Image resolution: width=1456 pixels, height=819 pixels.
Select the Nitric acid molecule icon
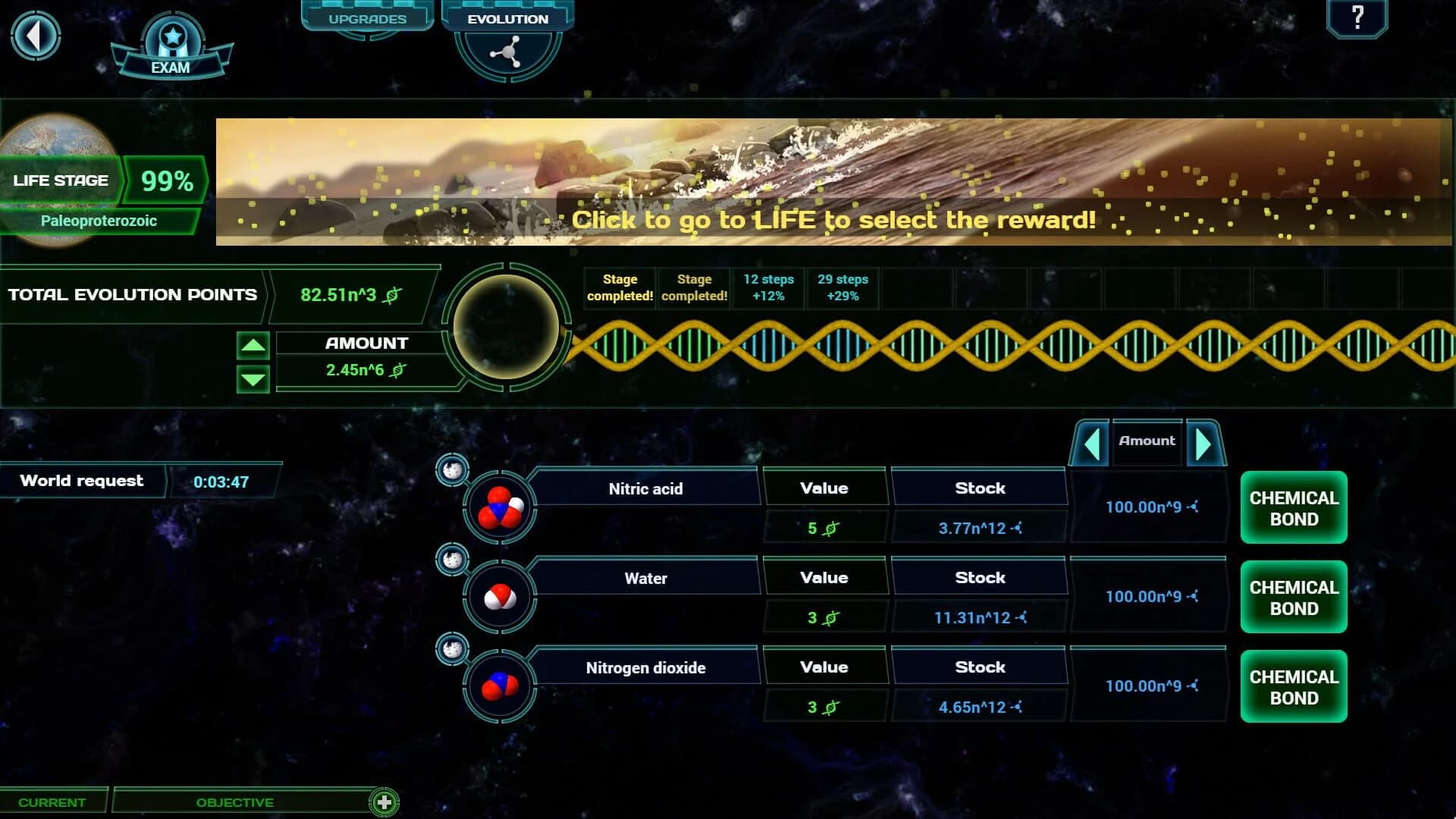[x=500, y=507]
